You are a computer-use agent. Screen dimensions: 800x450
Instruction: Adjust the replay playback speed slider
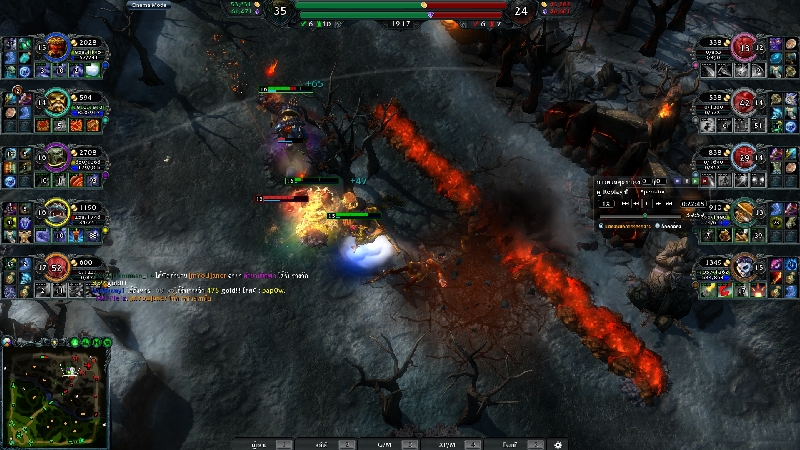645,214
